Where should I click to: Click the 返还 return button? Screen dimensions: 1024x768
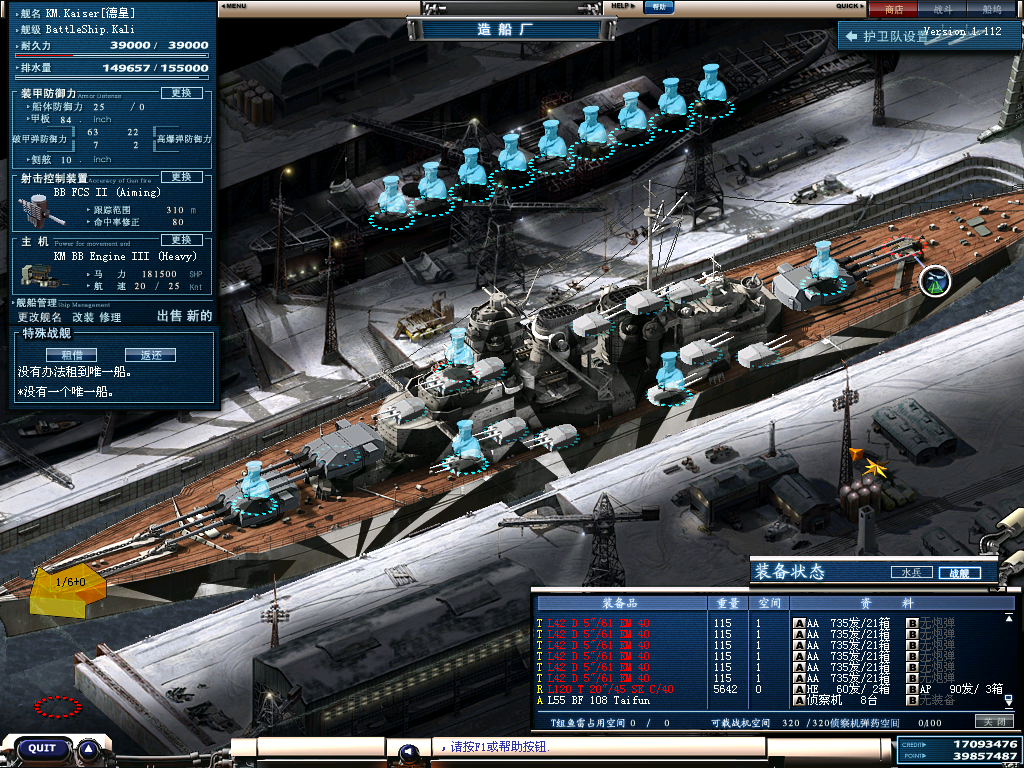(x=150, y=355)
